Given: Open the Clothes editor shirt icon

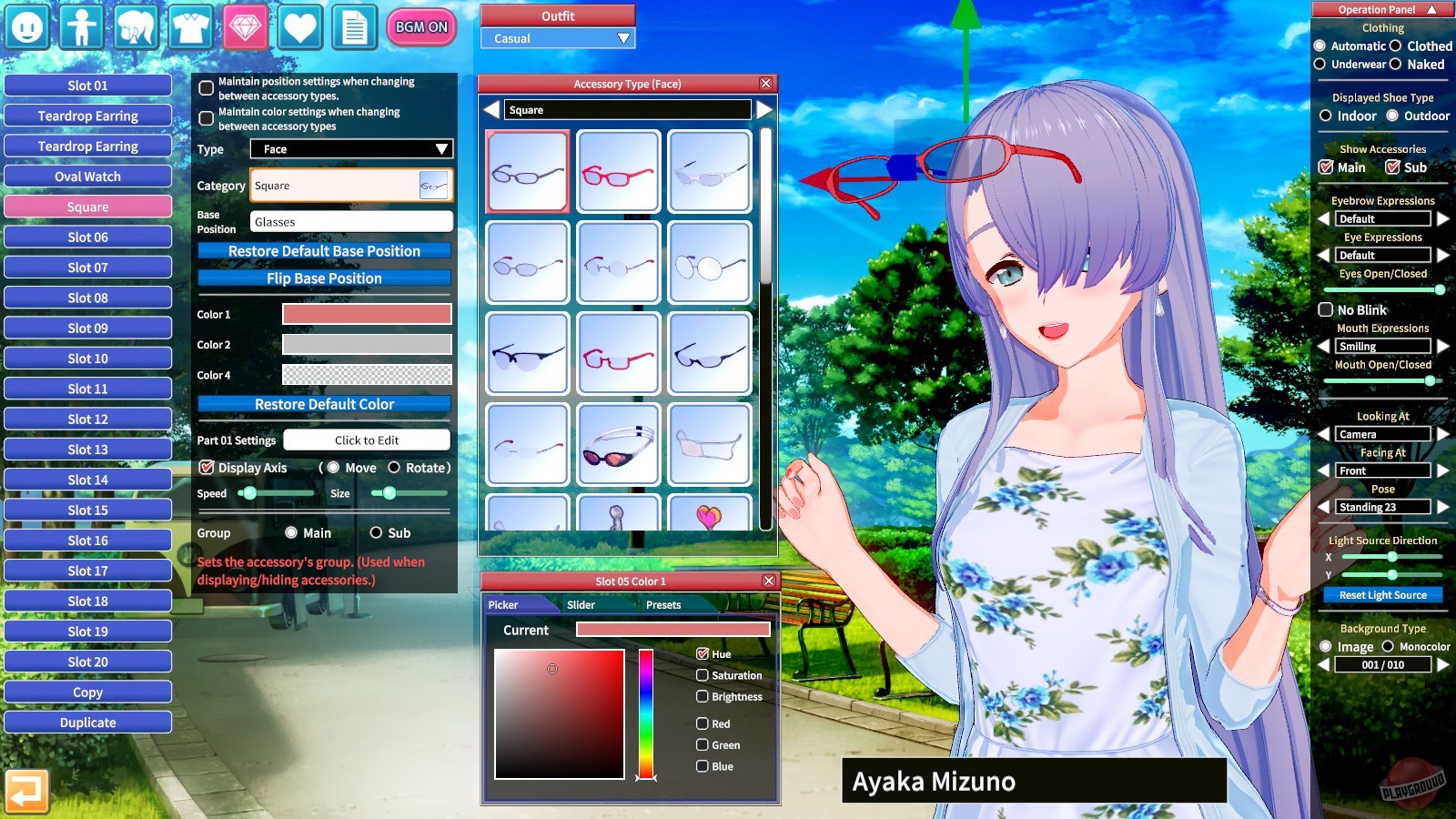Looking at the screenshot, I should (189, 27).
